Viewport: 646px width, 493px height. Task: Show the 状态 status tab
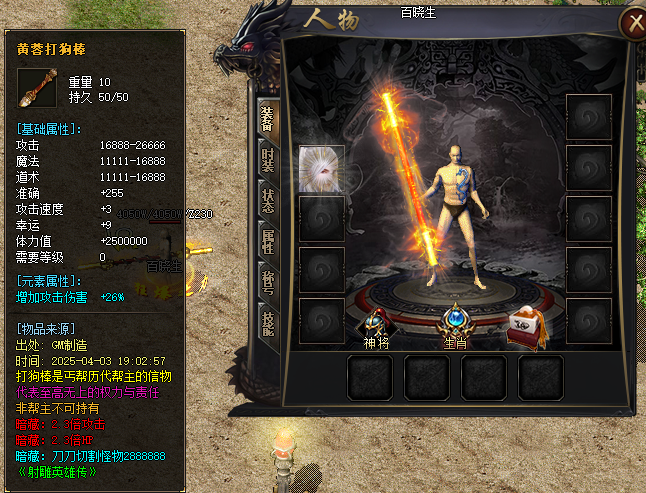point(267,200)
